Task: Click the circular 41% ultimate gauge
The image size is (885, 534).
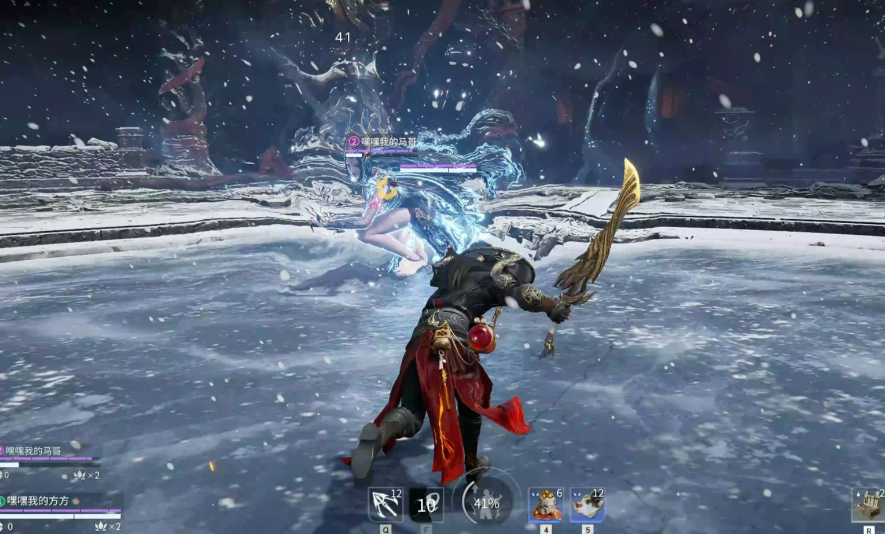Action: coord(486,503)
